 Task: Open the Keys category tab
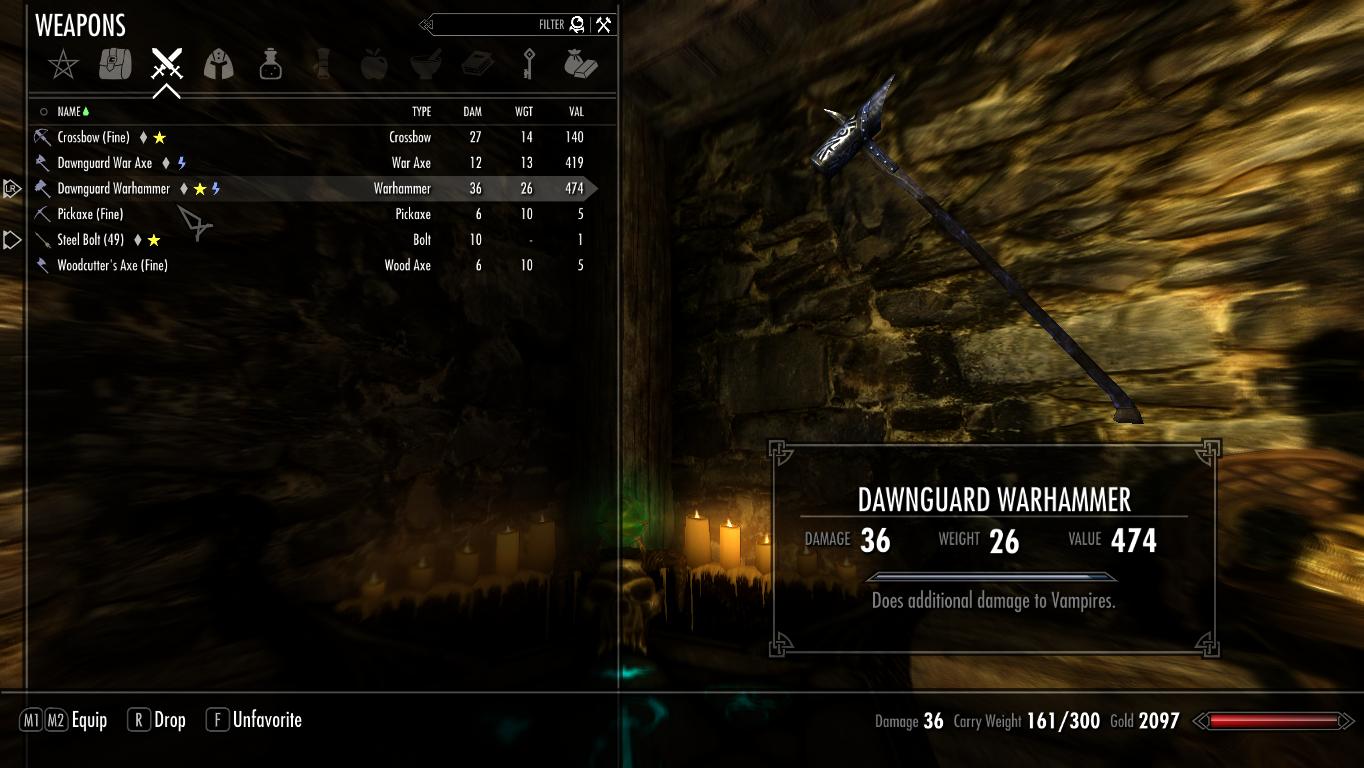pyautogui.click(x=528, y=66)
